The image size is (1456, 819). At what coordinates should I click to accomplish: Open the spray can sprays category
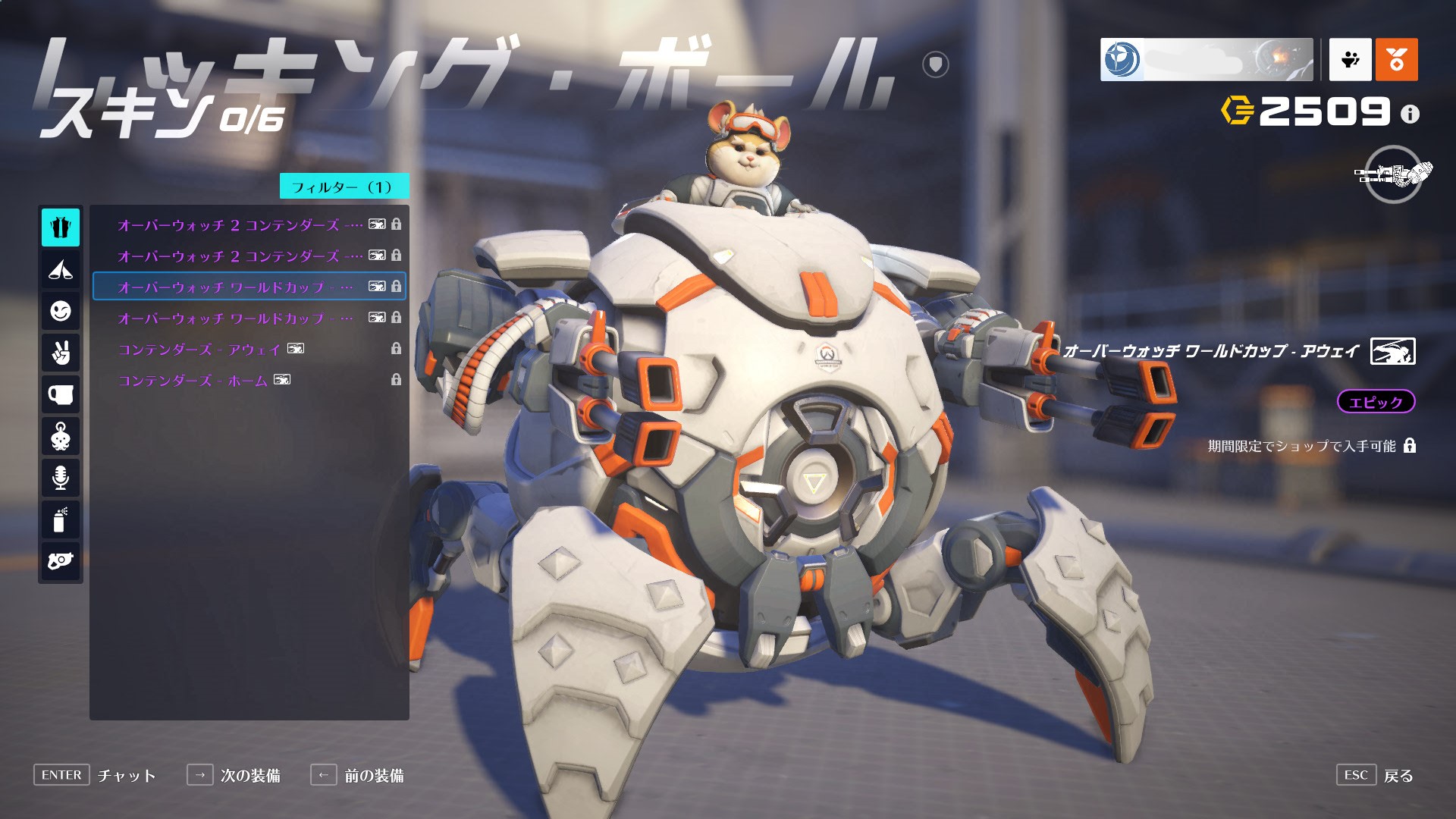(x=61, y=519)
